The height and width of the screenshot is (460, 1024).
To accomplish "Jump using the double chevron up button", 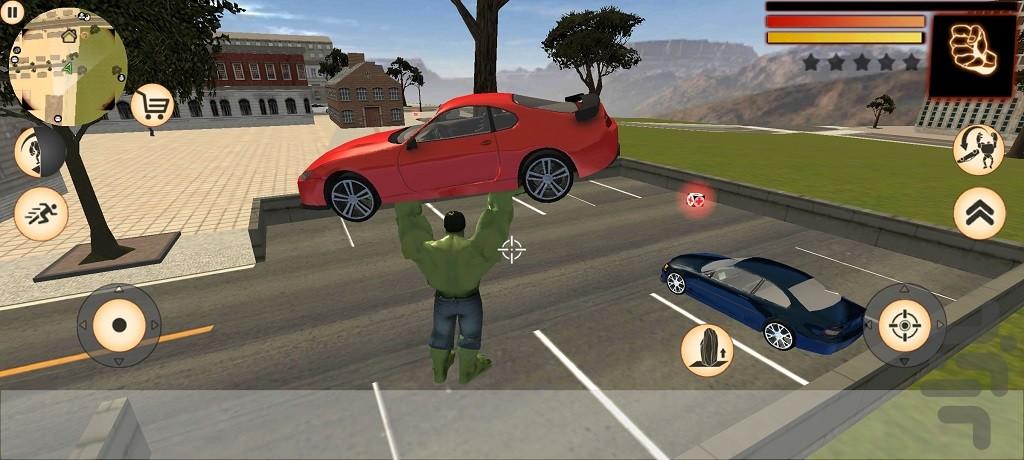I will [x=979, y=213].
